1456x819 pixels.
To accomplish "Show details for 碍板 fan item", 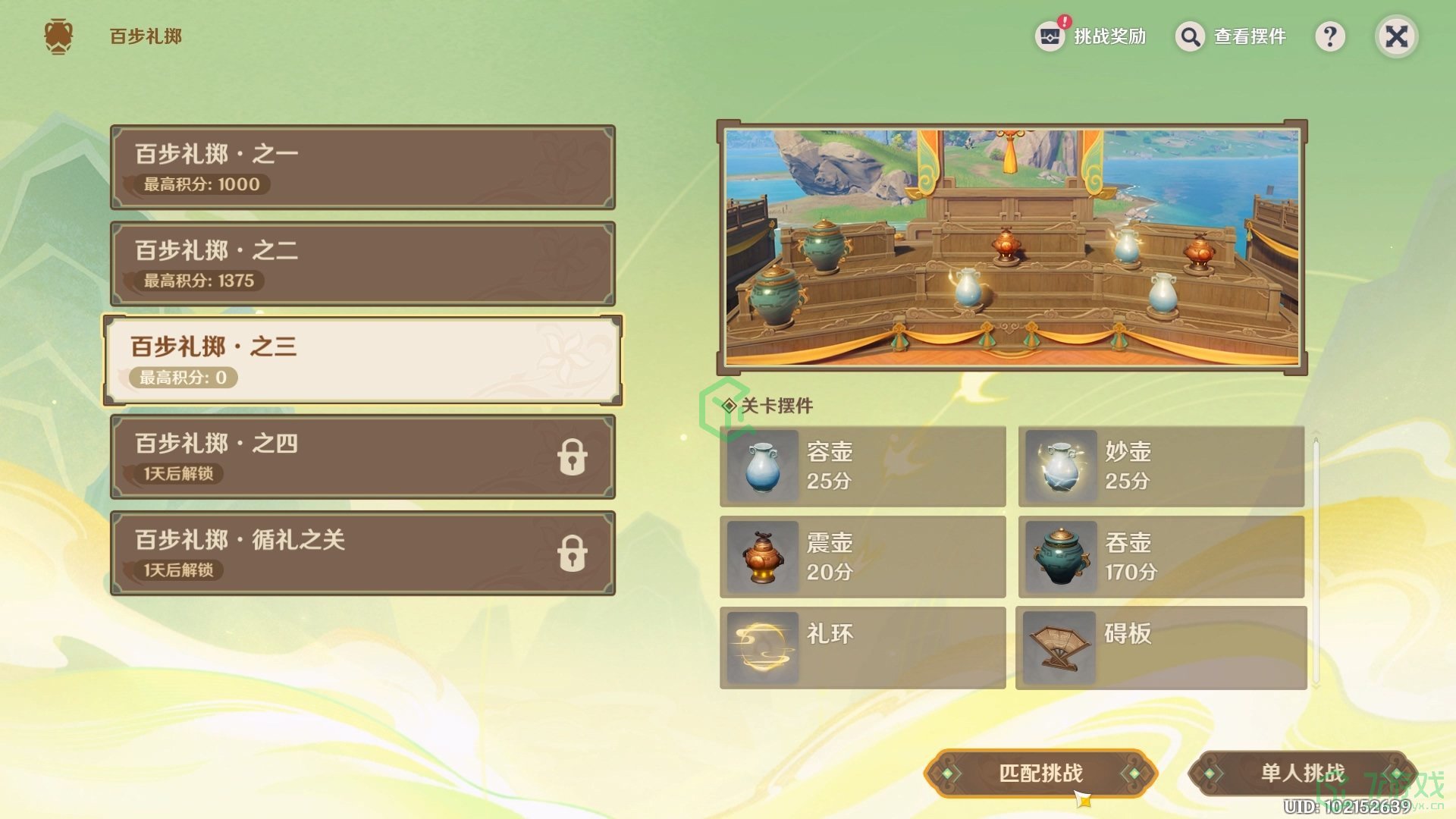I will pos(1161,648).
